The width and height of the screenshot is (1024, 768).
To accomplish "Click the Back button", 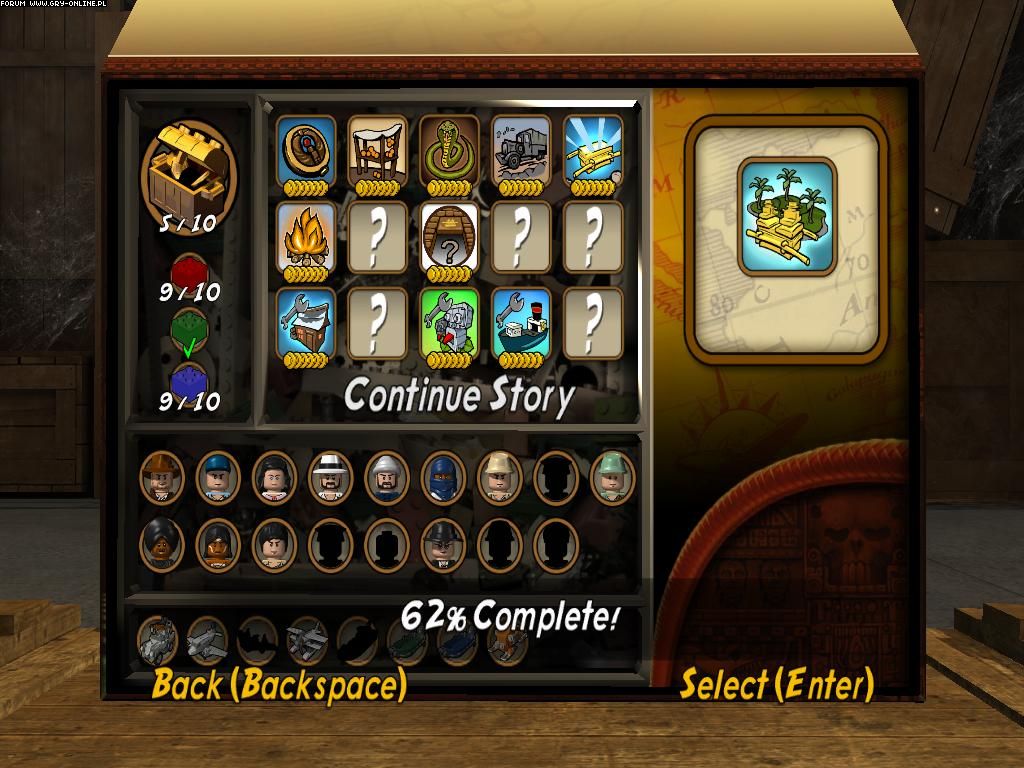I will pos(278,685).
